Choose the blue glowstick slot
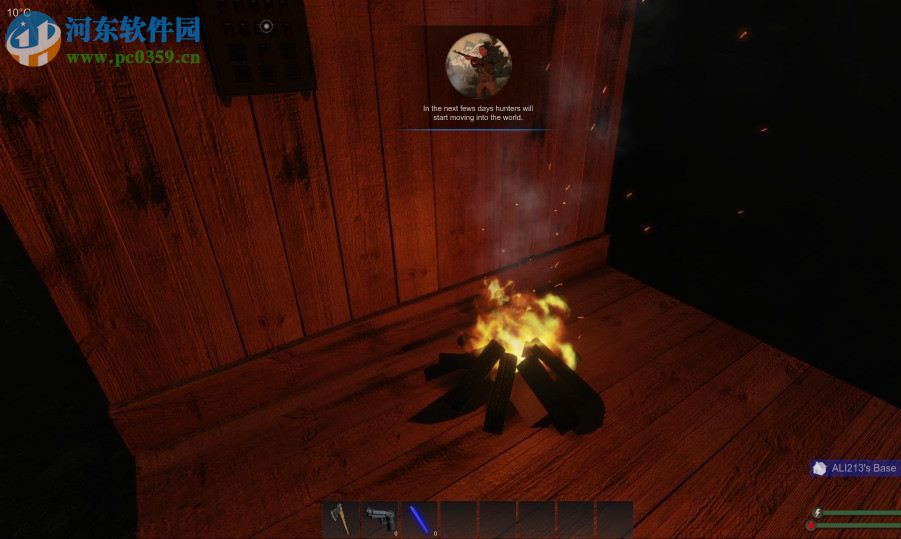Image resolution: width=901 pixels, height=539 pixels. point(418,519)
